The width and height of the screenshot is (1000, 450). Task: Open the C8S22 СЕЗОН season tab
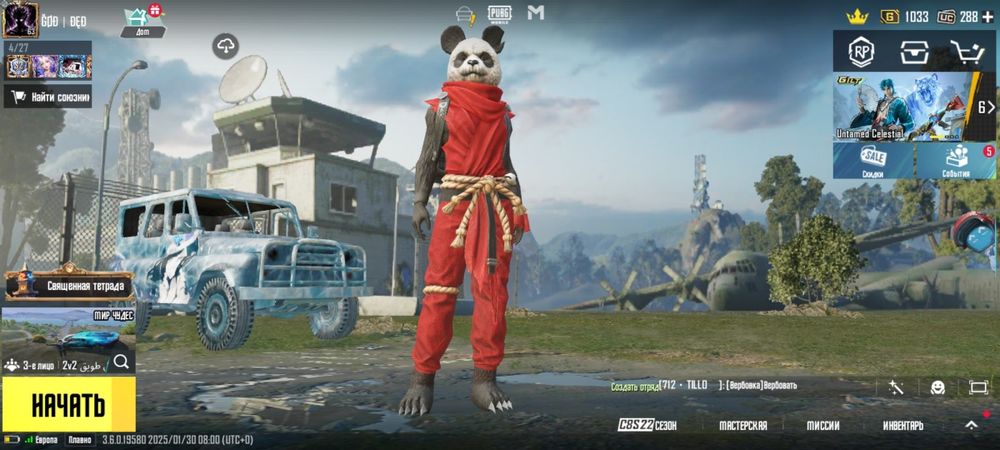point(647,425)
